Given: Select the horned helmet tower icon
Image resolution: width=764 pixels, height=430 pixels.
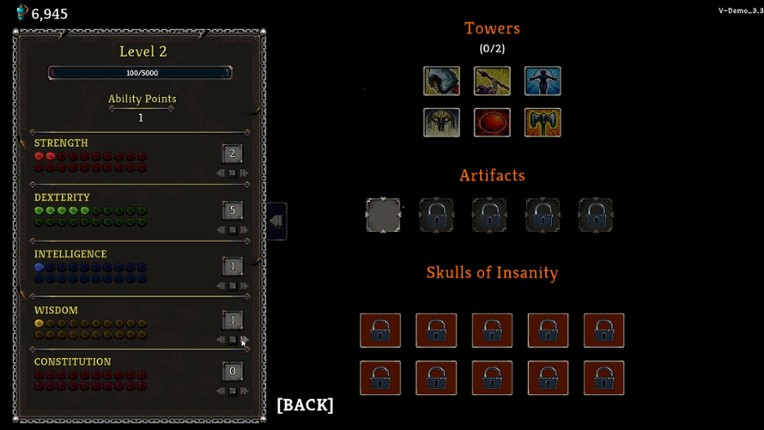Looking at the screenshot, I should click(x=442, y=122).
